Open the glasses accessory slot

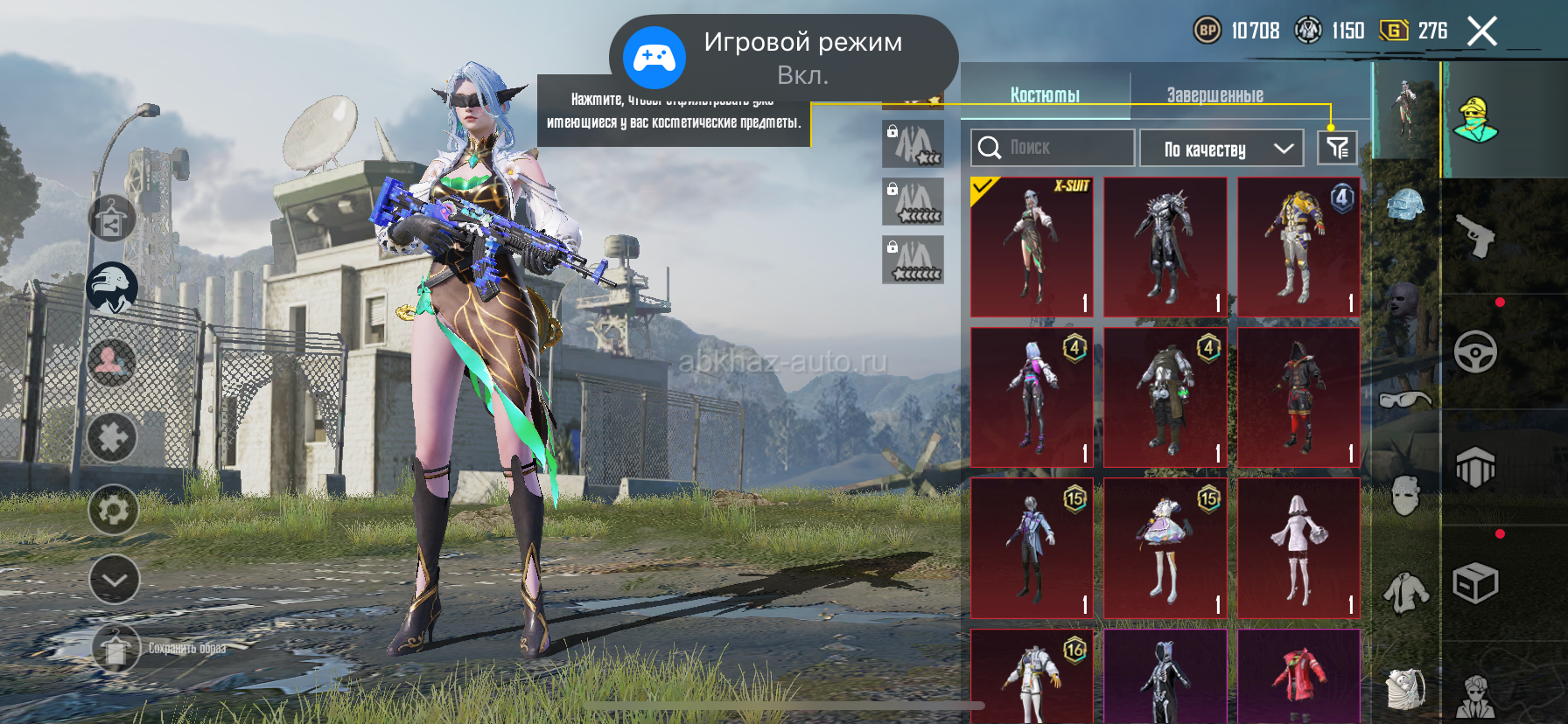[1405, 400]
